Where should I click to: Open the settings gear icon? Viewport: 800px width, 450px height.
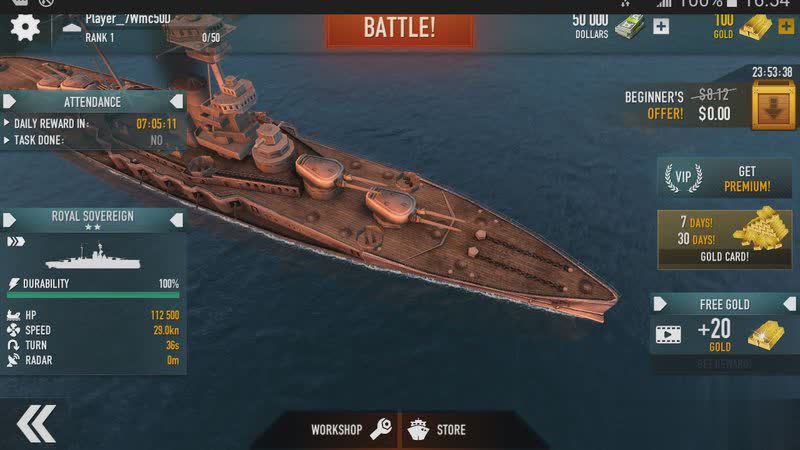click(24, 26)
